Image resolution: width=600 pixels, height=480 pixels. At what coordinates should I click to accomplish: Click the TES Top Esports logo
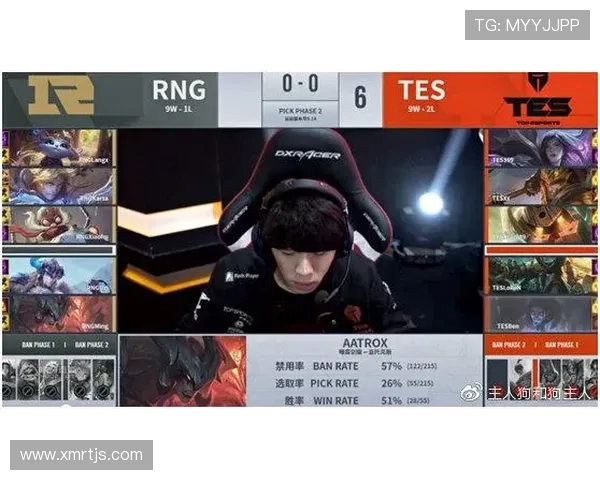click(x=537, y=98)
